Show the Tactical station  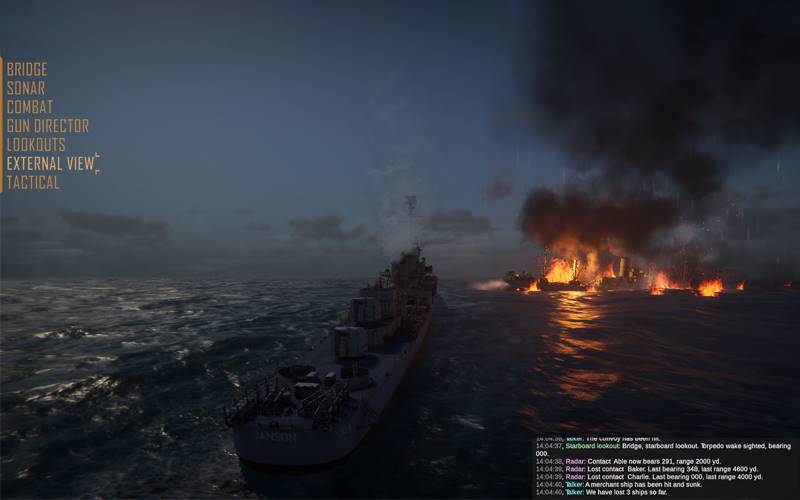click(33, 183)
